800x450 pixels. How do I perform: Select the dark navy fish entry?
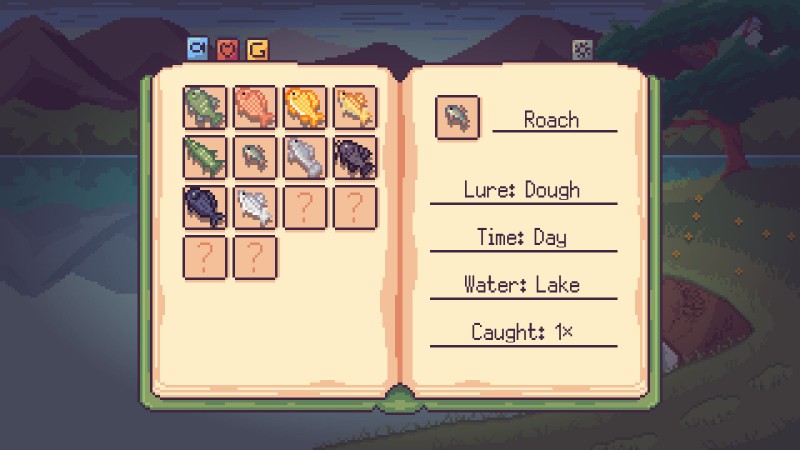click(x=205, y=207)
